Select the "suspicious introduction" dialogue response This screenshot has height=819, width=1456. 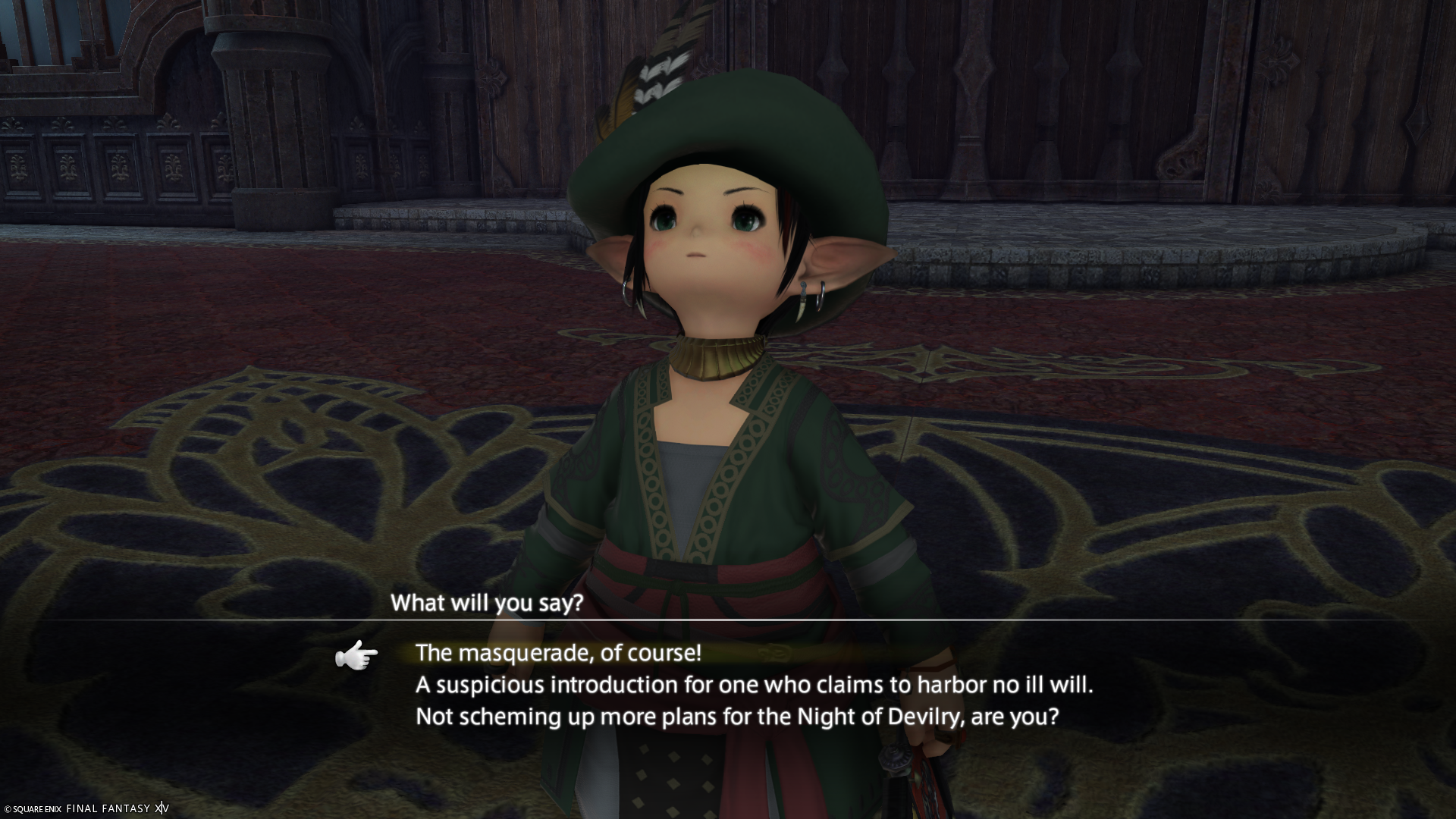click(754, 686)
